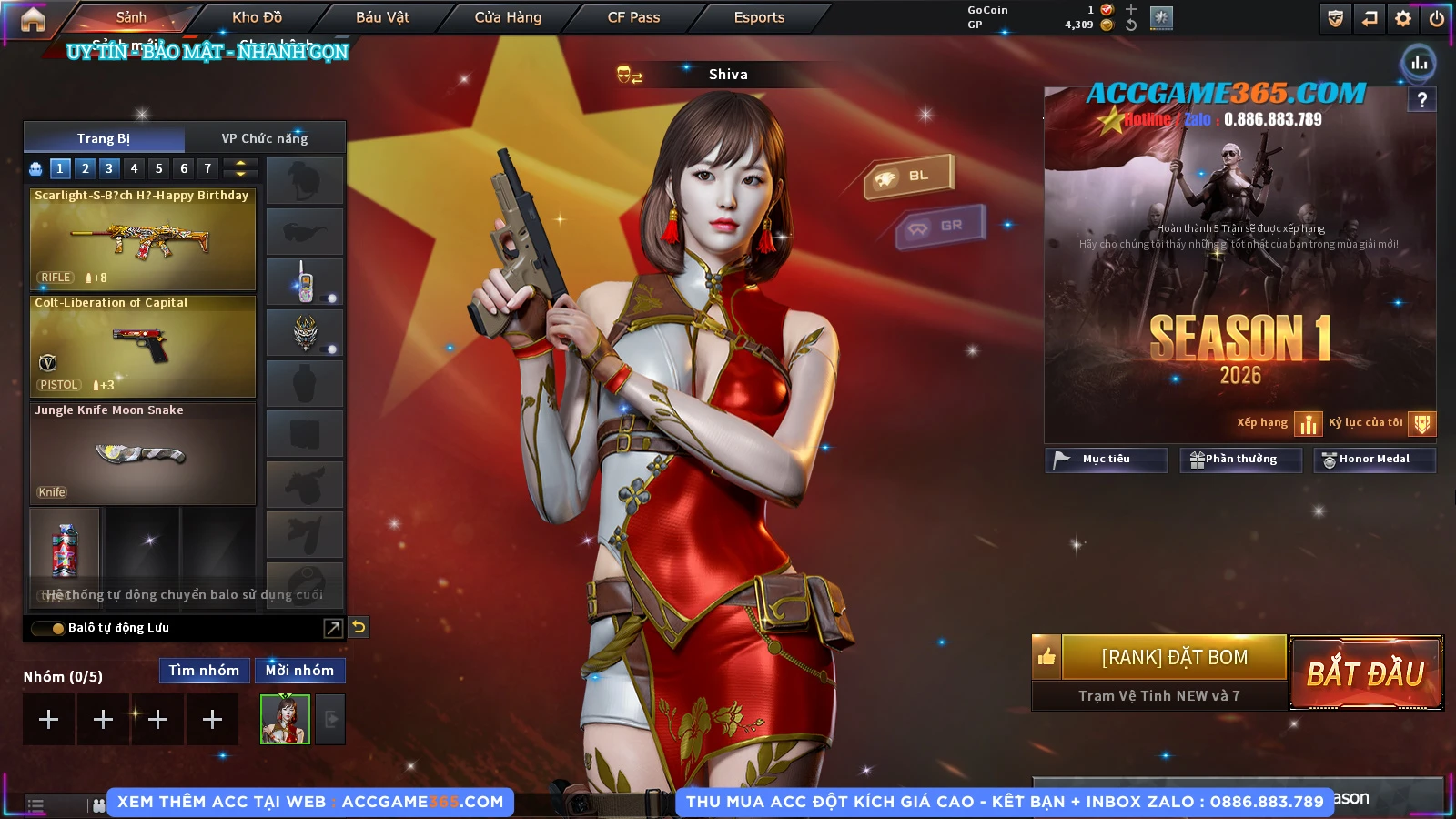This screenshot has height=819, width=1456.
Task: Click the Tìm nhóm button
Action: point(204,671)
